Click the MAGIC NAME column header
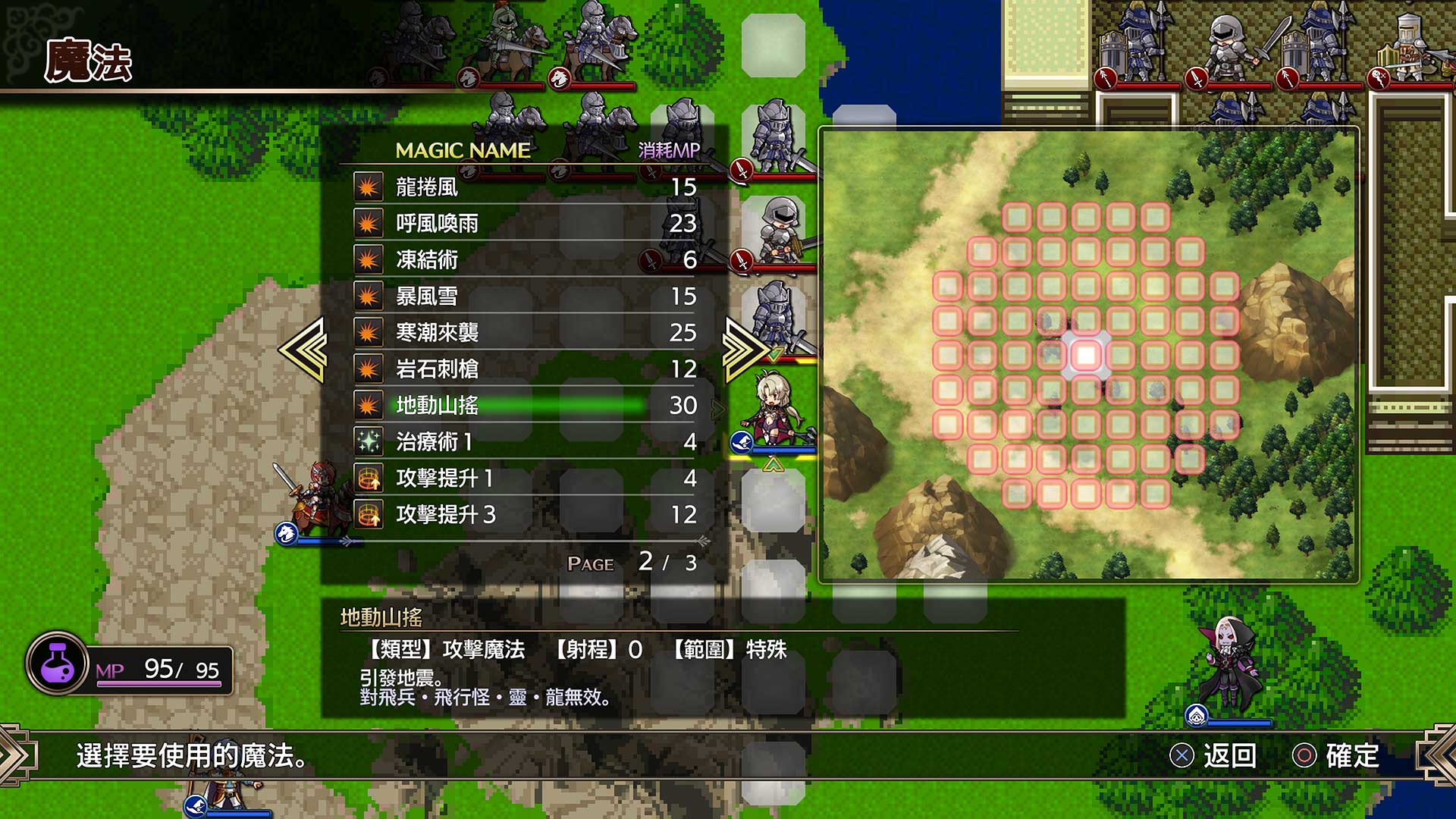The image size is (1456, 819). coord(461,150)
